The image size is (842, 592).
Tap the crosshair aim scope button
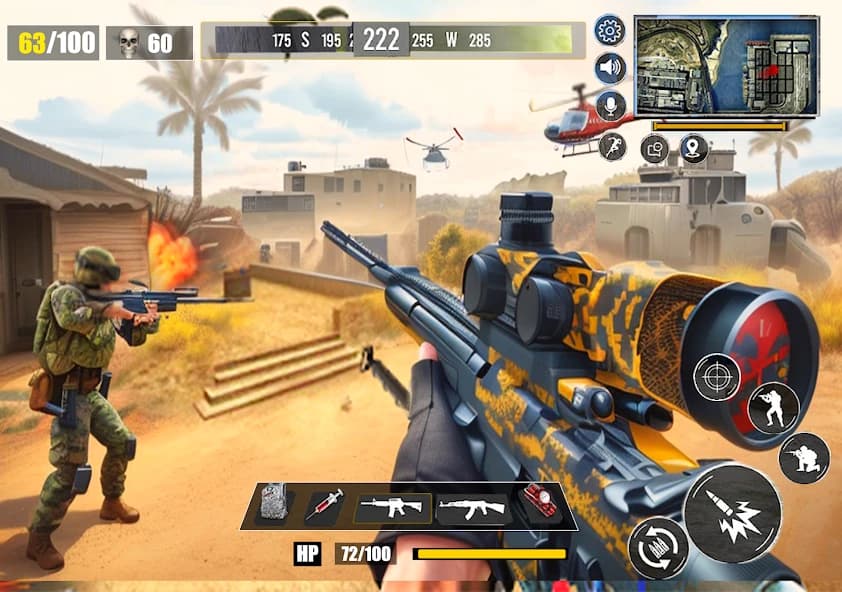tap(716, 378)
